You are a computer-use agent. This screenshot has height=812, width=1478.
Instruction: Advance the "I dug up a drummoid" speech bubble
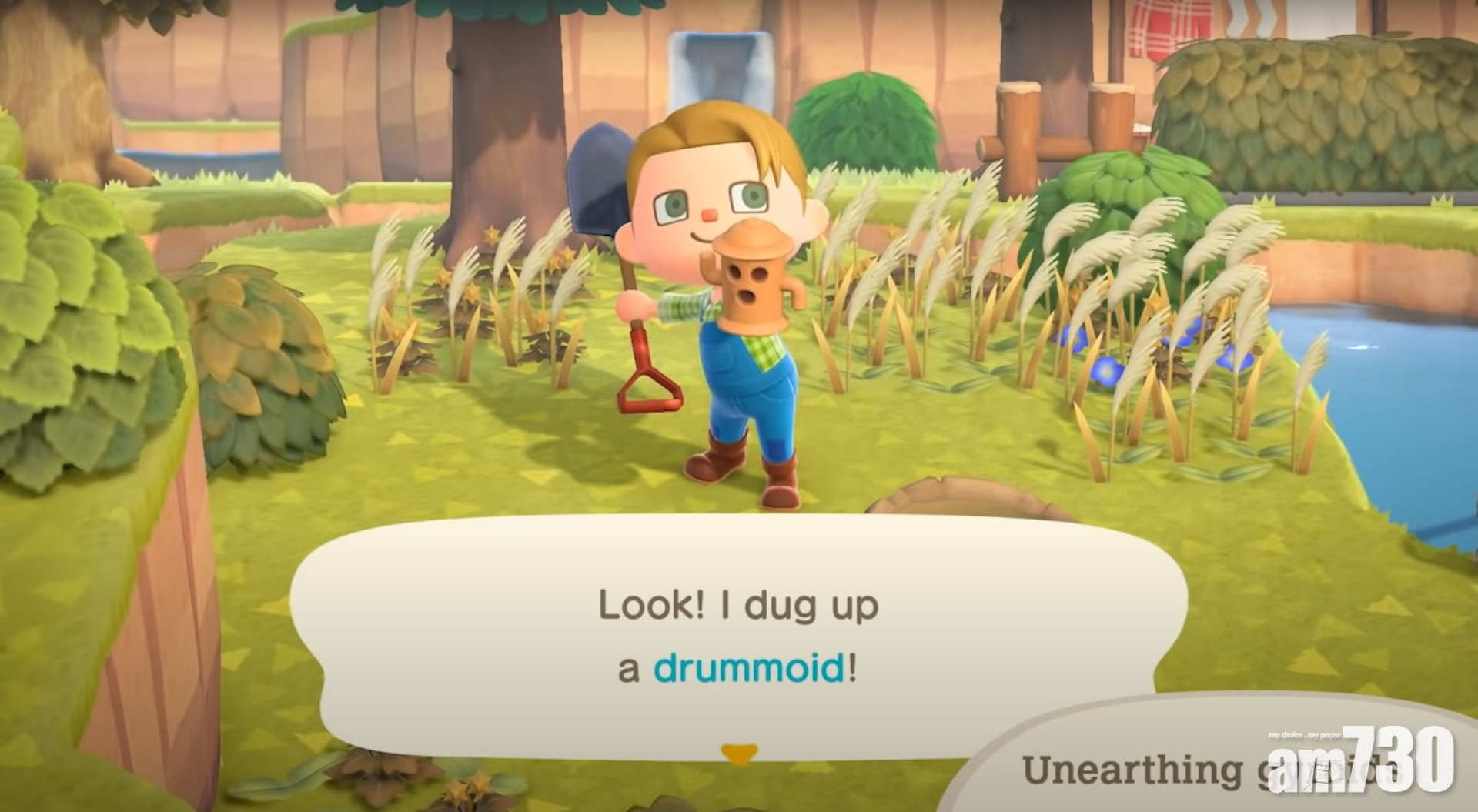click(737, 637)
